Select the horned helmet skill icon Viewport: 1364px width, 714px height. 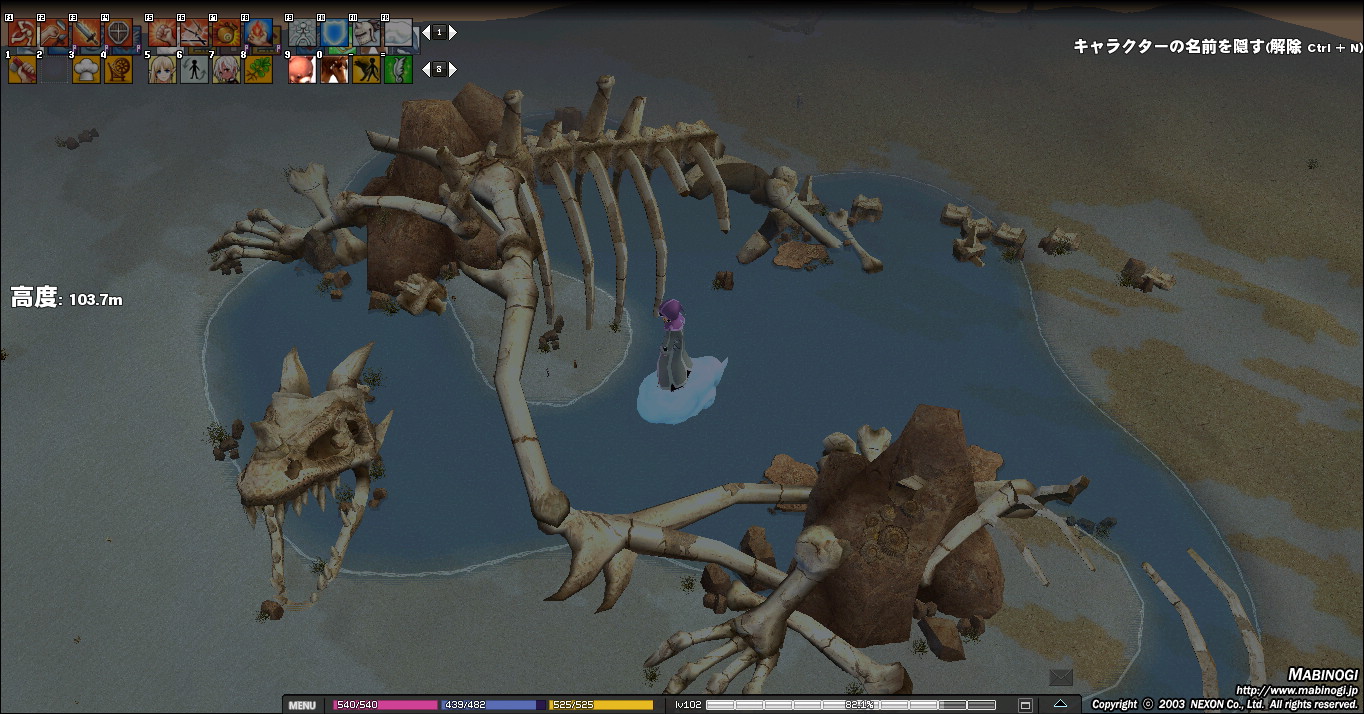coord(366,33)
